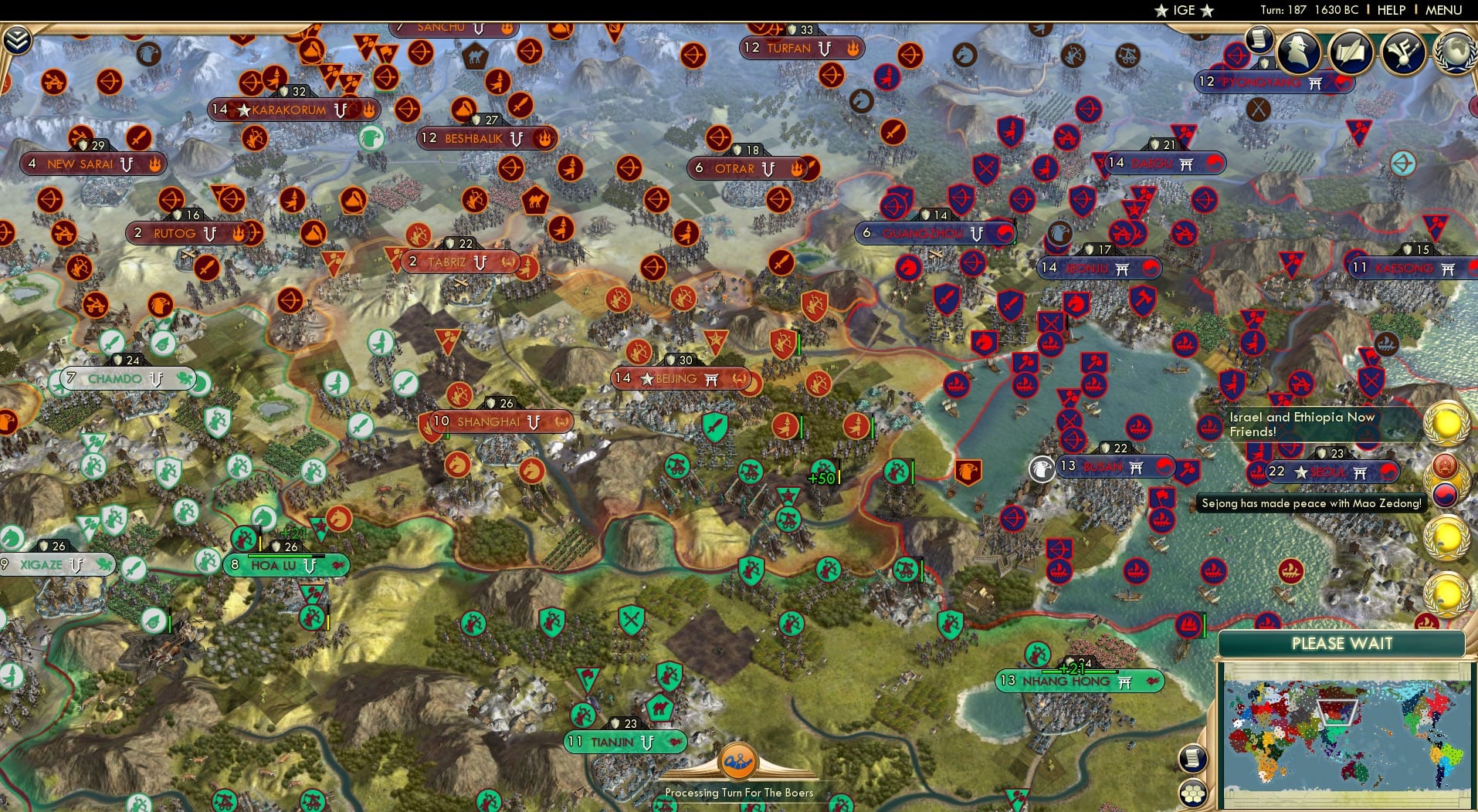
Task: Click the torii religion icon on Seoul's banner
Action: 1361,472
